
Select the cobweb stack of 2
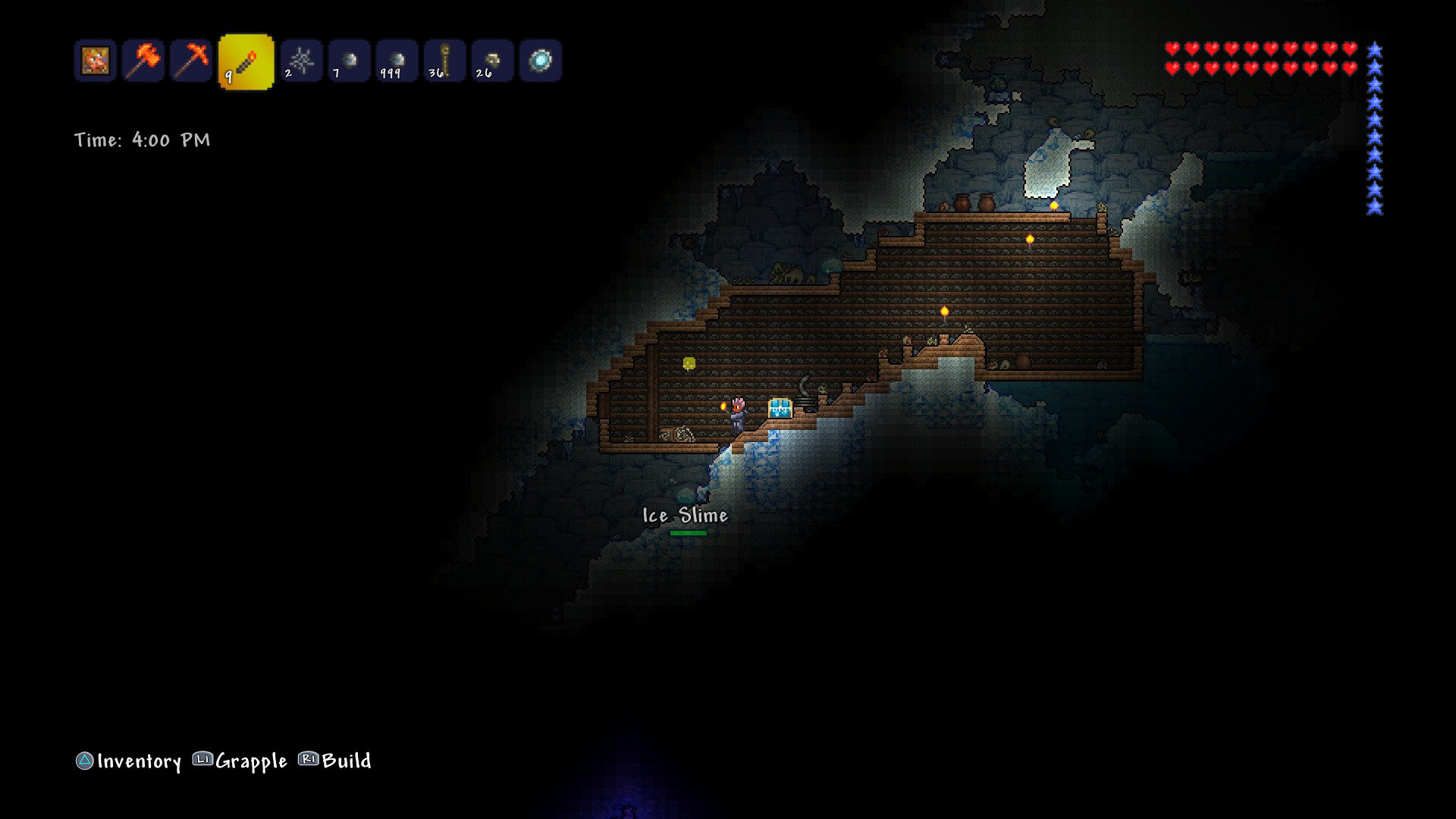pyautogui.click(x=301, y=61)
